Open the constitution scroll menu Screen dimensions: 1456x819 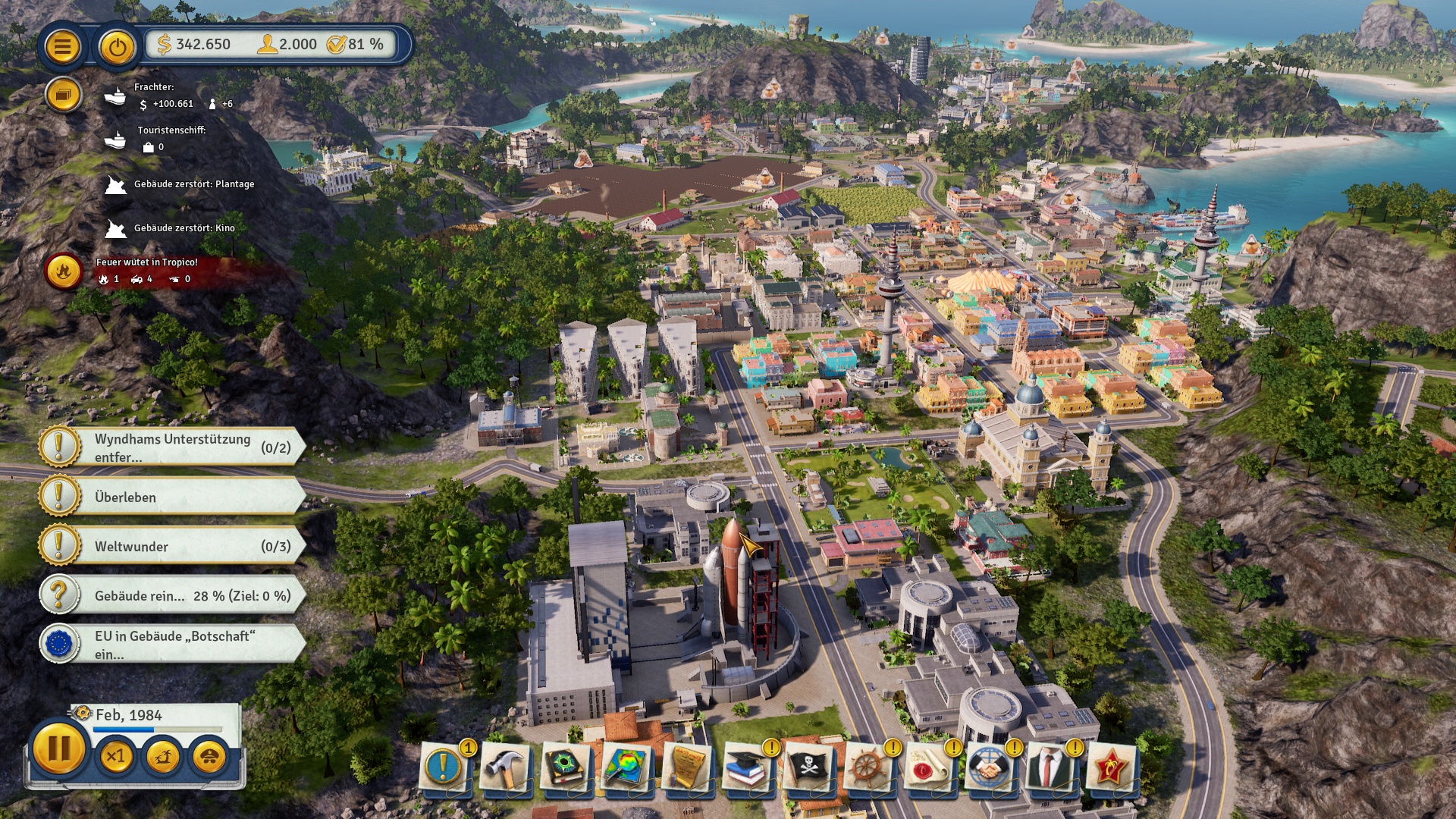click(x=686, y=768)
